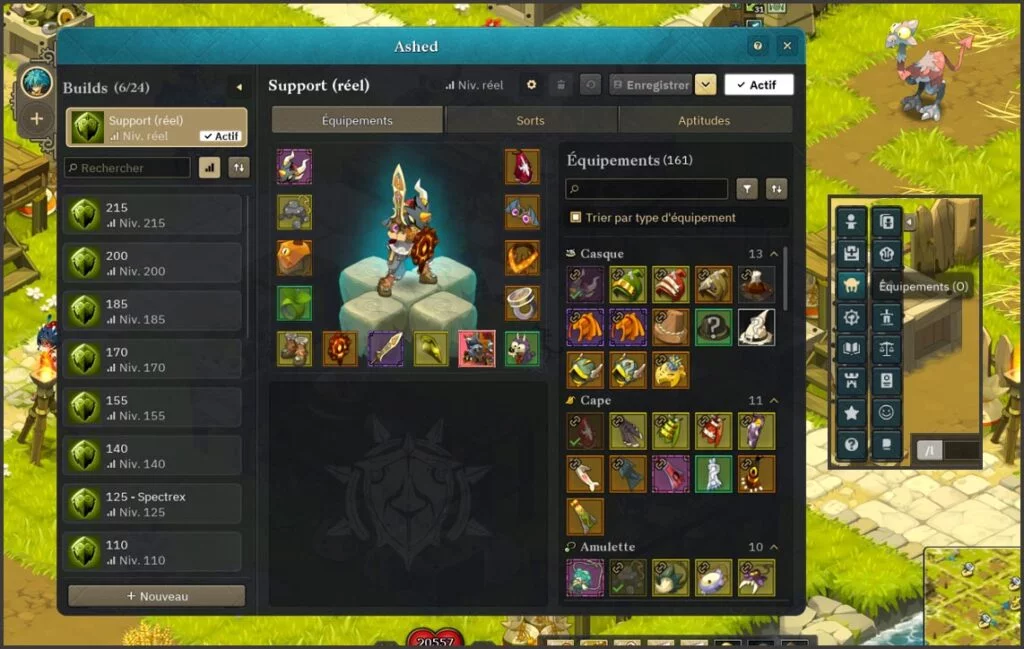Select the equipped shield slot
The width and height of the screenshot is (1024, 649).
(x=340, y=349)
